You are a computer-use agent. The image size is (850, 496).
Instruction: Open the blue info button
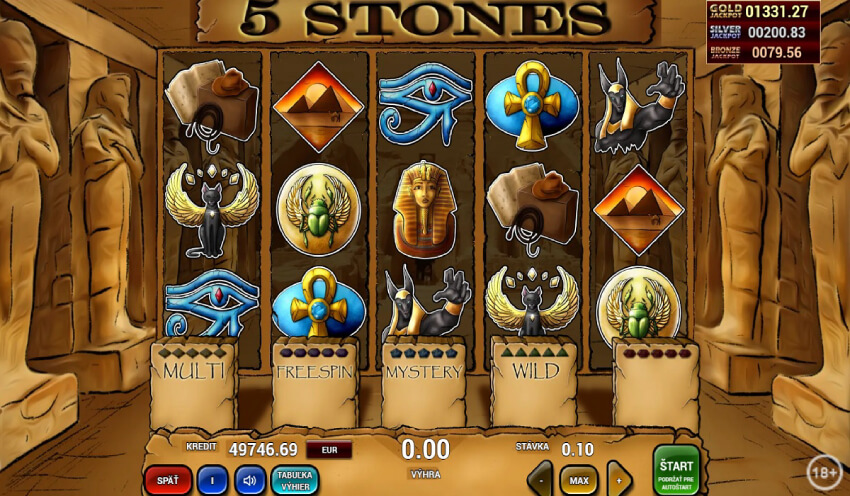[211, 480]
